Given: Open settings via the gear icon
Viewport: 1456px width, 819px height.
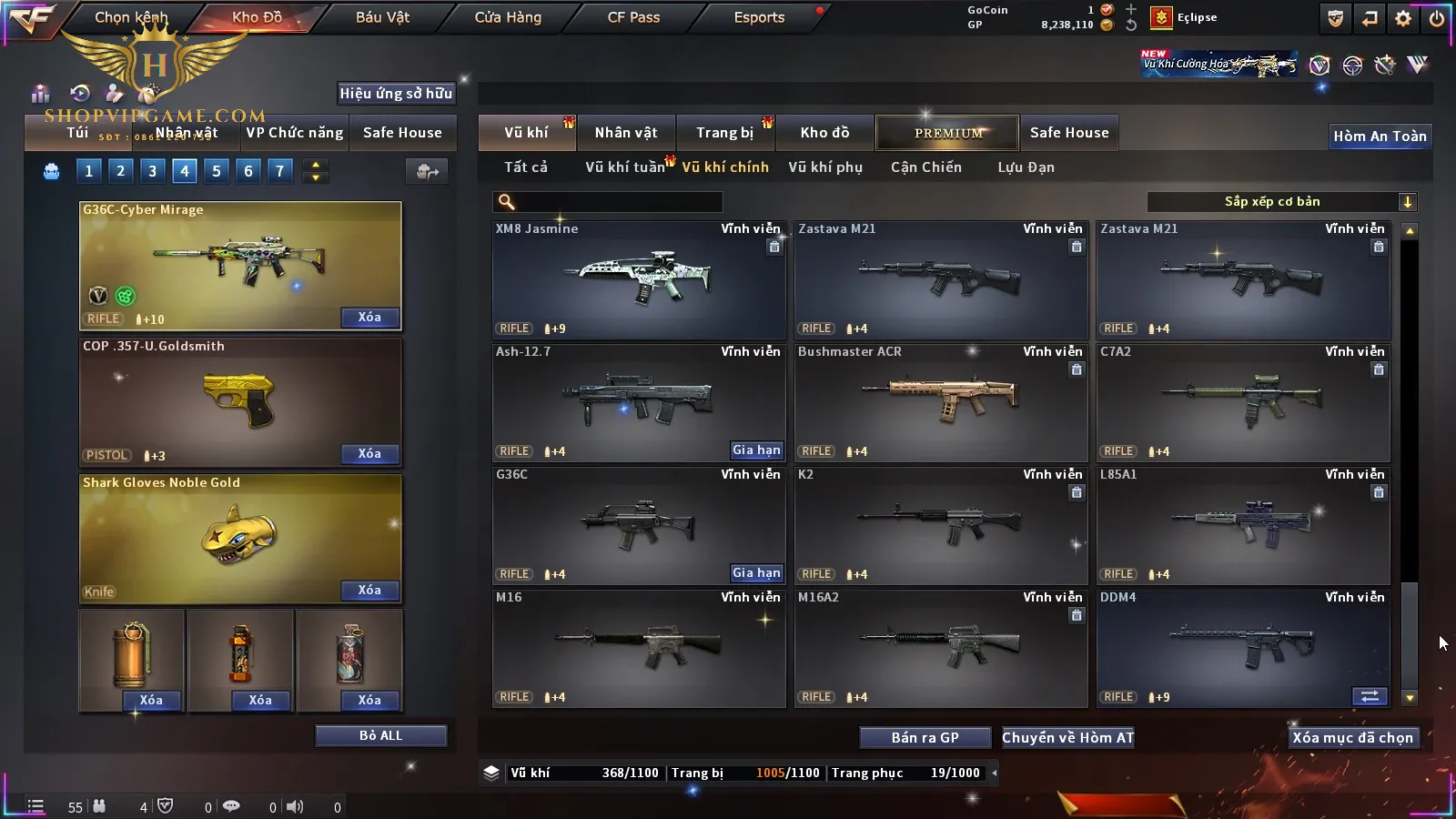Looking at the screenshot, I should pos(1403,18).
